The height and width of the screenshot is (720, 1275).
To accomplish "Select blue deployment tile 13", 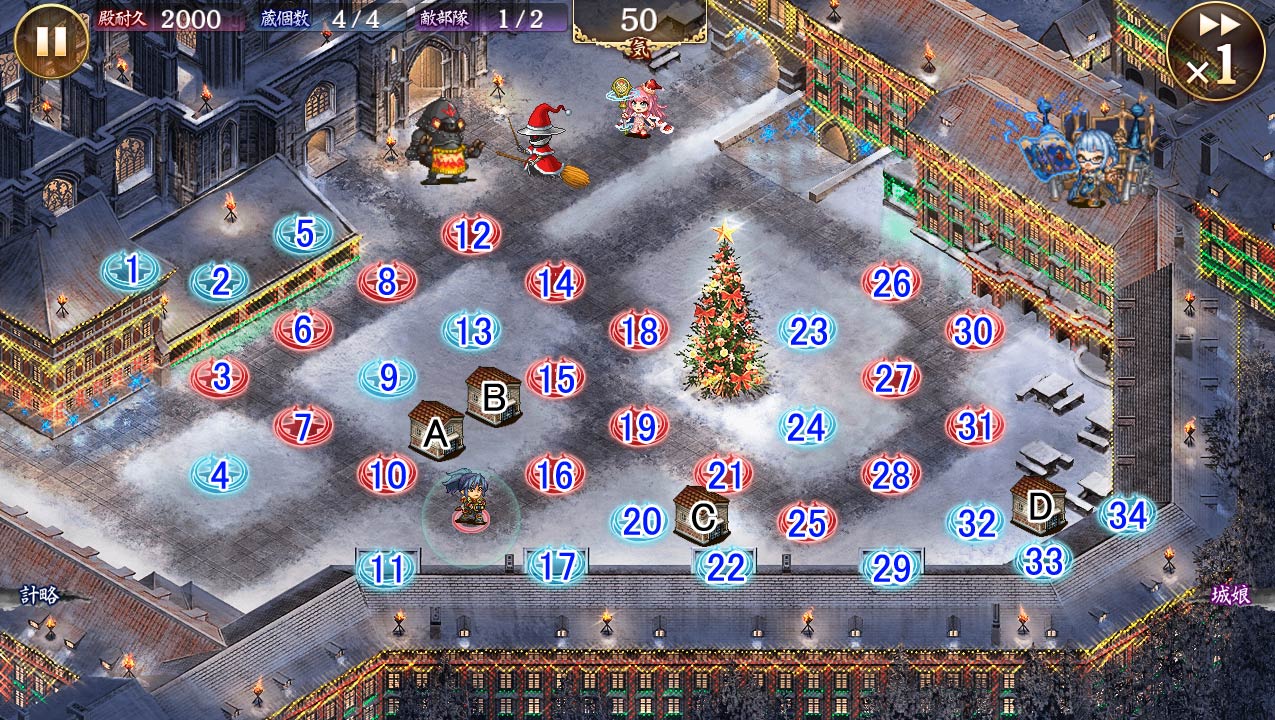I will pyautogui.click(x=471, y=330).
